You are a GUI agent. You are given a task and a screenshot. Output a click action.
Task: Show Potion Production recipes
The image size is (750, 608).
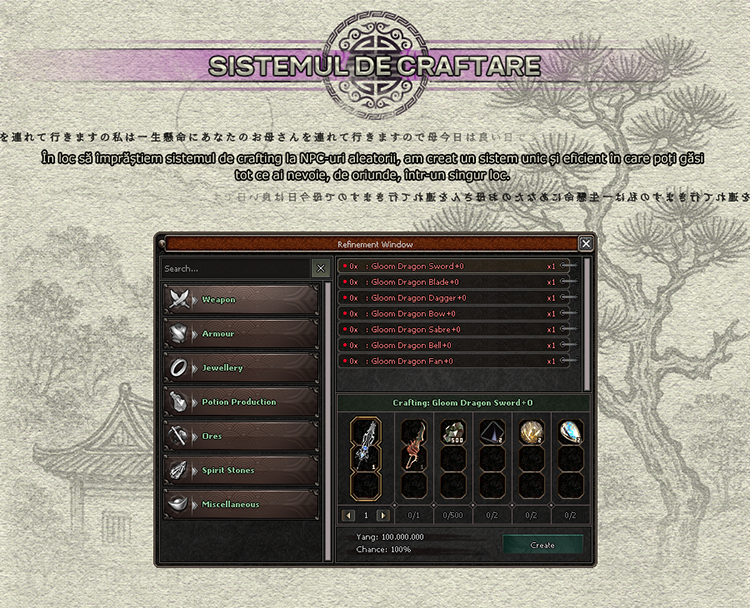[241, 402]
